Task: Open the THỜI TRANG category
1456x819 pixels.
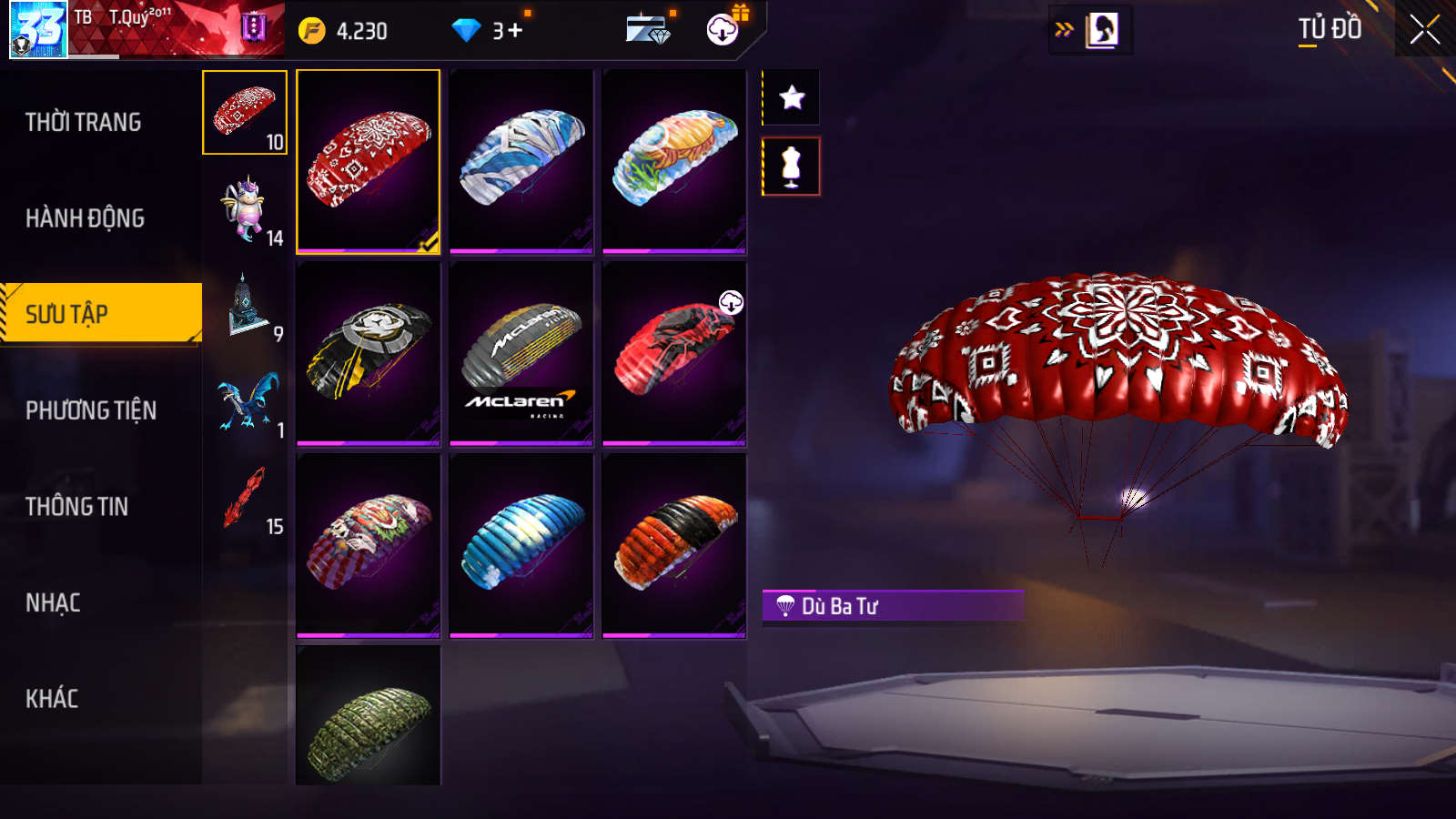Action: [84, 122]
